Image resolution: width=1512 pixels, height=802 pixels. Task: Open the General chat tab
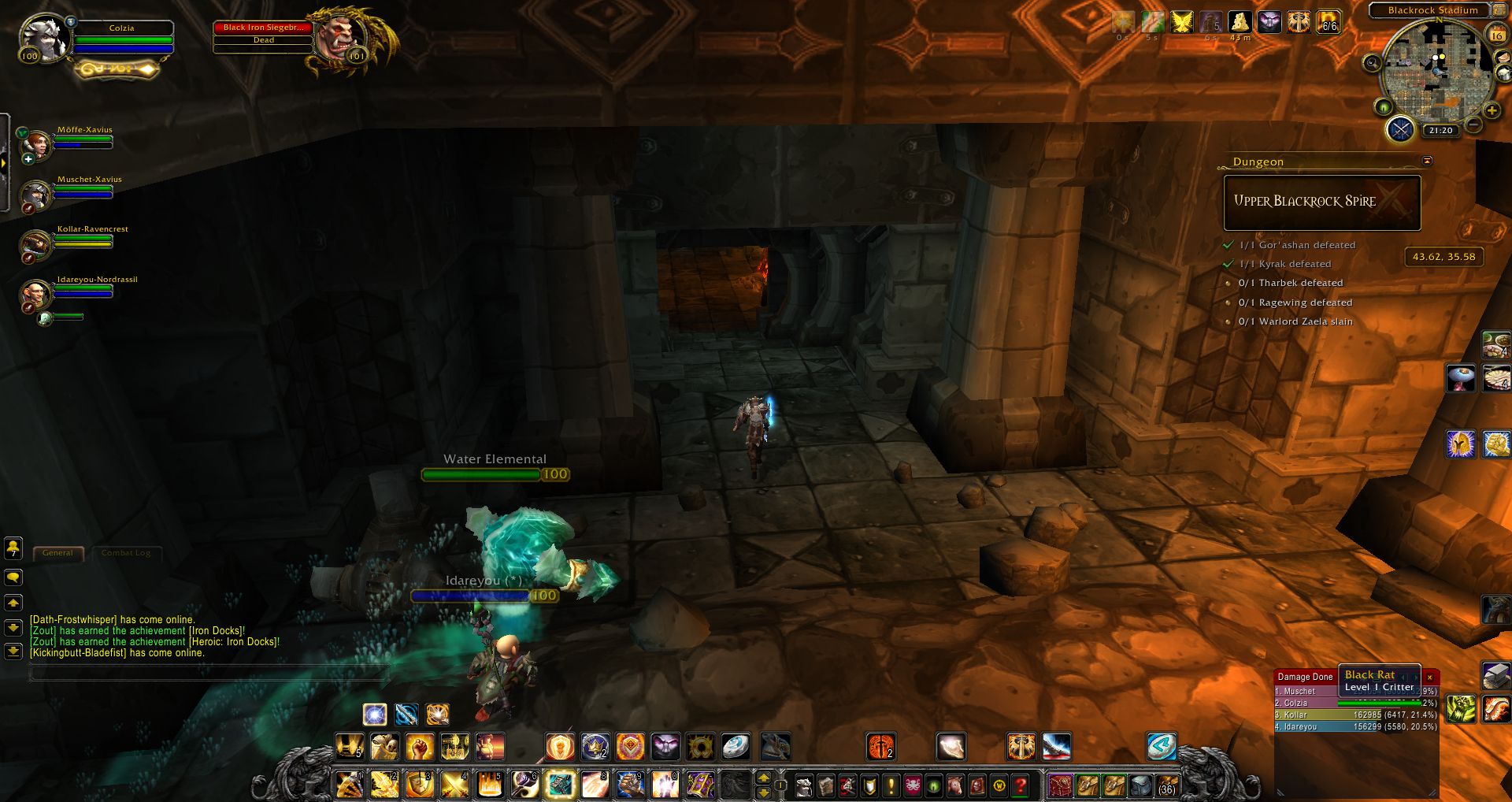click(57, 553)
